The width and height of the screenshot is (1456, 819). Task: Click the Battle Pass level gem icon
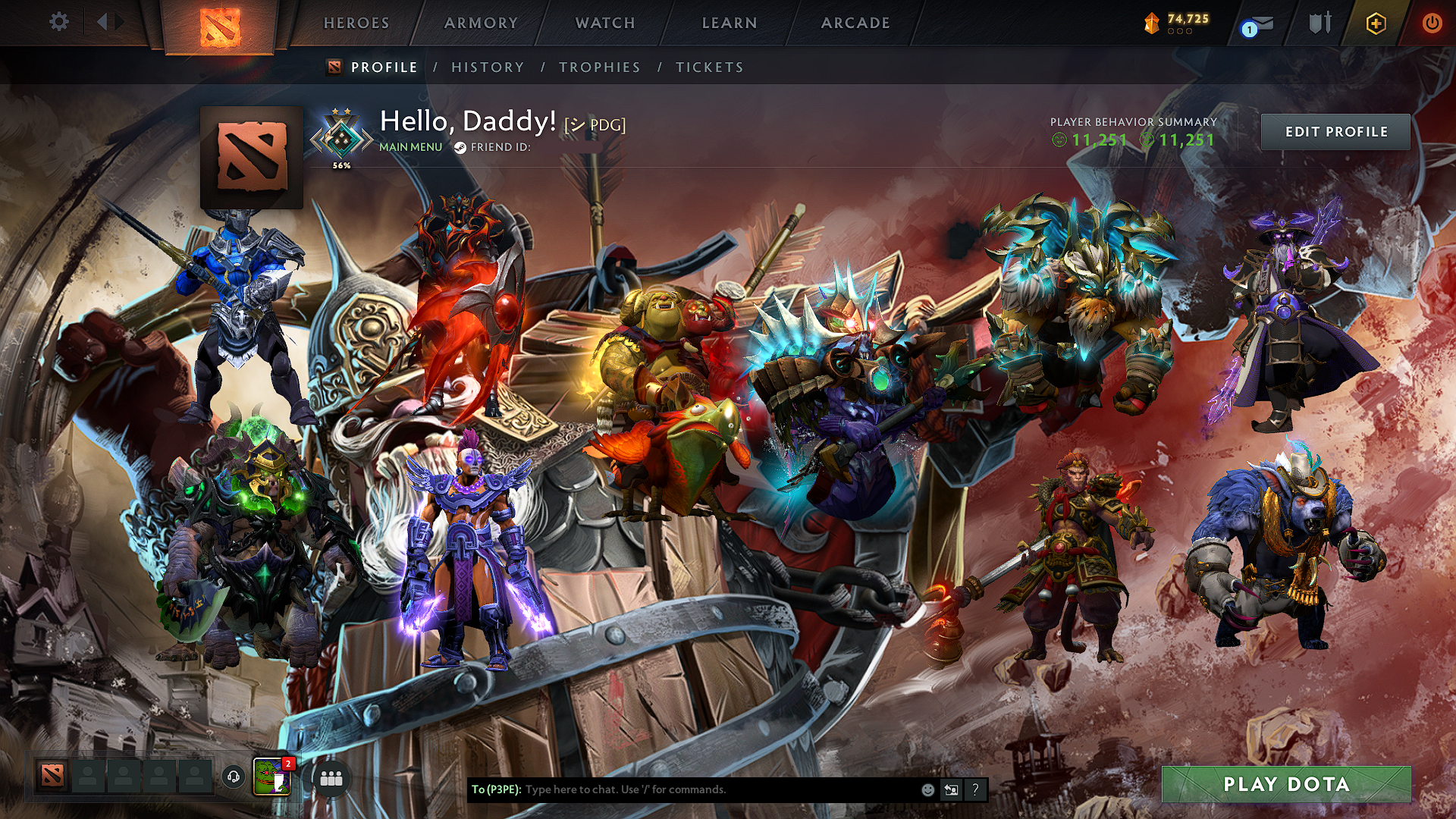(1152, 23)
